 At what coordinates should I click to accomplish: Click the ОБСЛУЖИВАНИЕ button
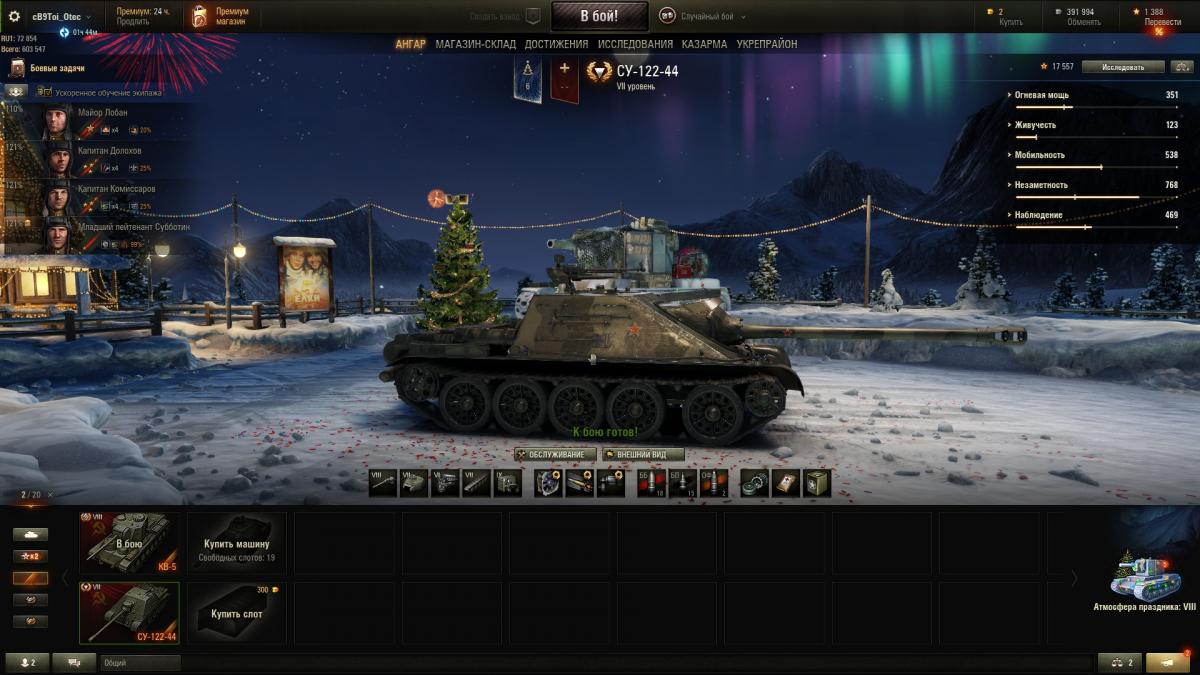click(556, 454)
